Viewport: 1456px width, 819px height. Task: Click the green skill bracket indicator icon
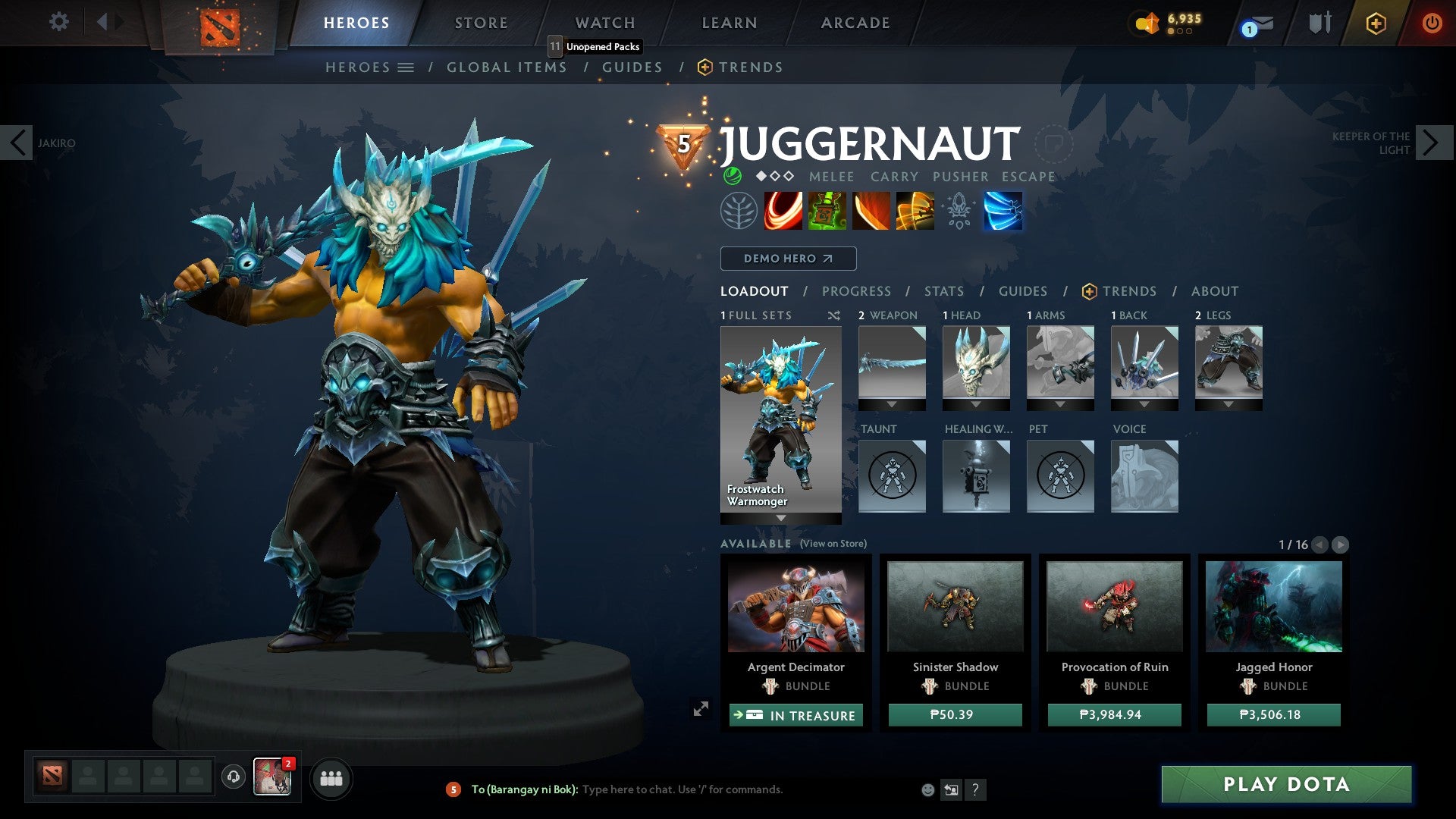click(732, 177)
